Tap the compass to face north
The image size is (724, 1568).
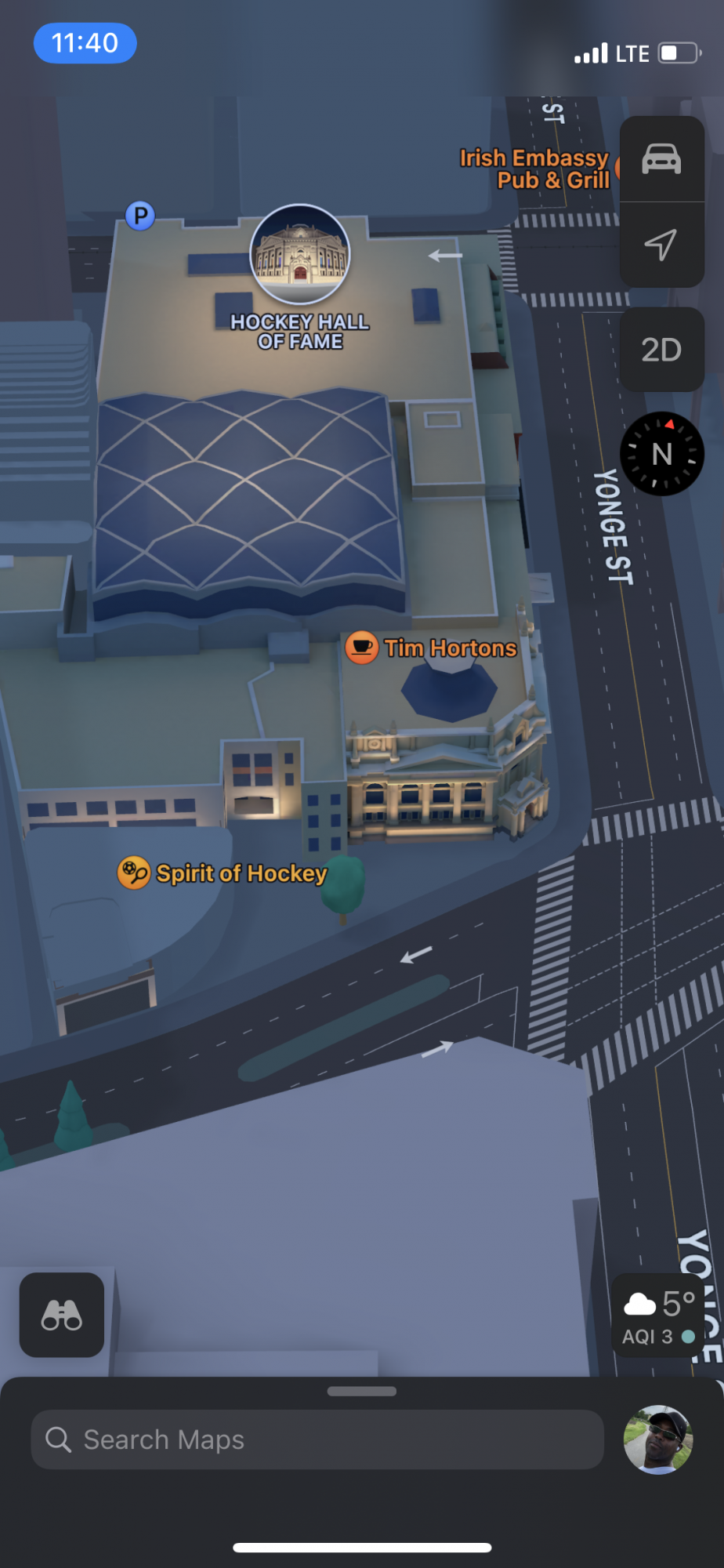(x=661, y=454)
